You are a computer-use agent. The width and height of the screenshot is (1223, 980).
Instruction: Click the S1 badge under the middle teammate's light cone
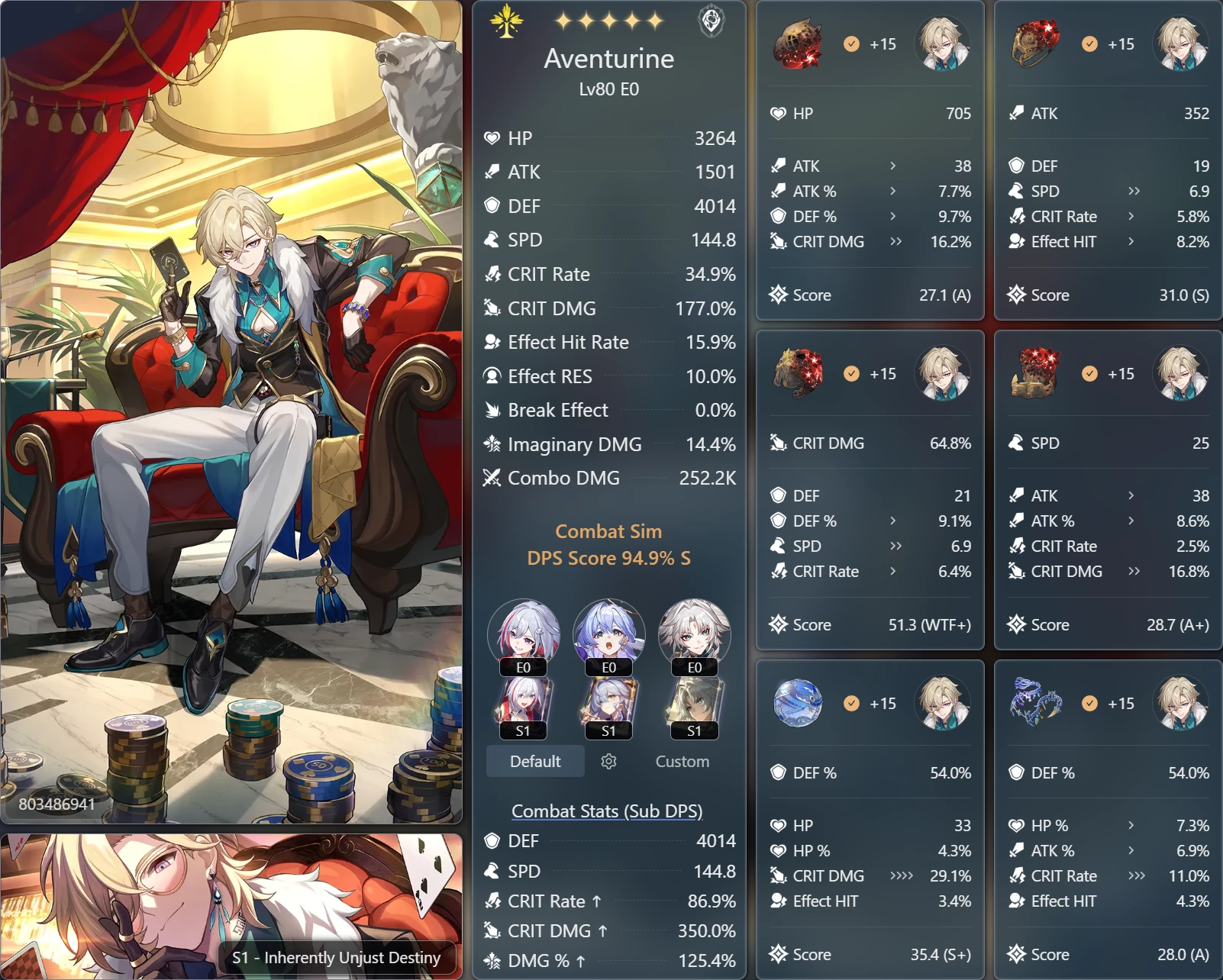click(x=608, y=731)
